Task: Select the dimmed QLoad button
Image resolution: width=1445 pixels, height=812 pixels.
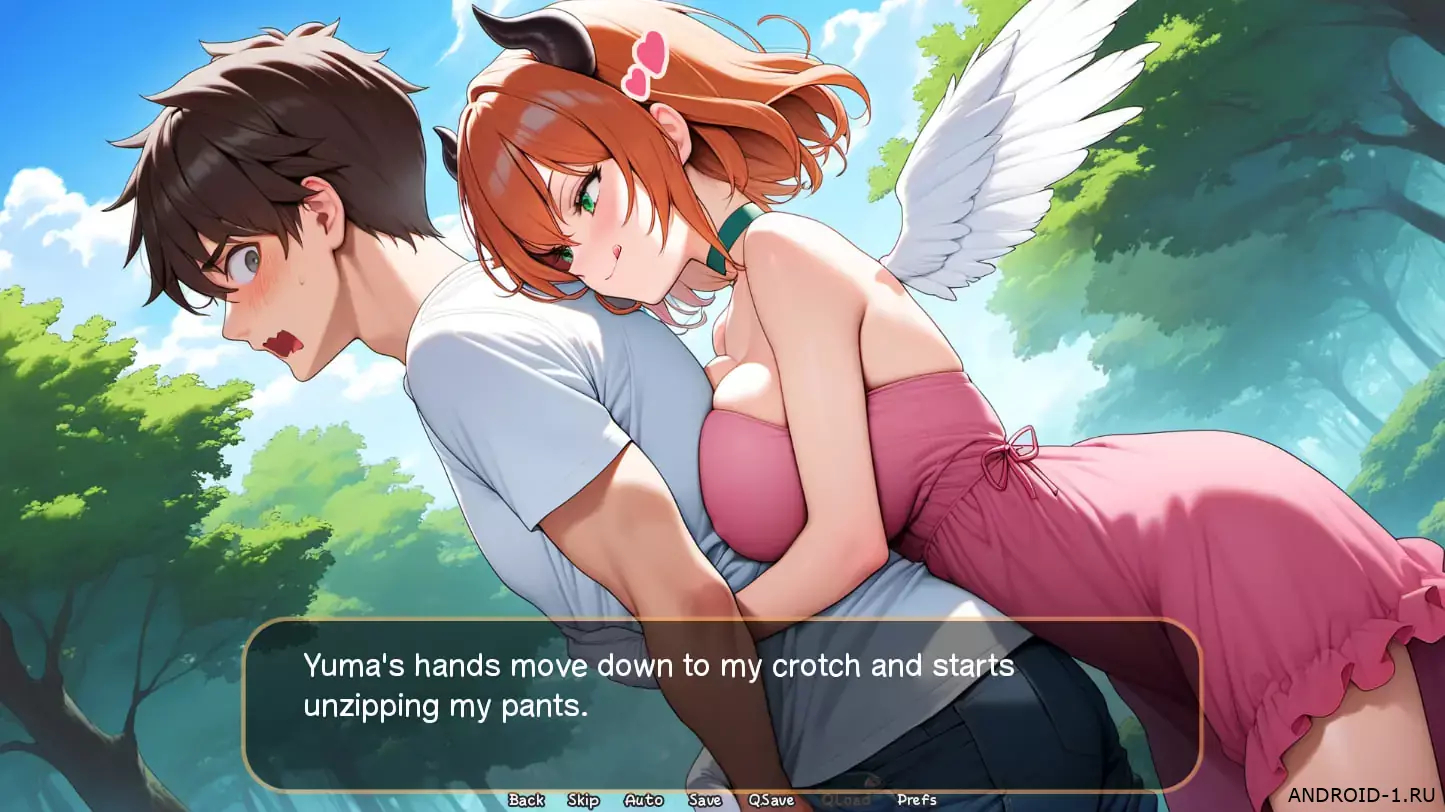Action: [845, 800]
